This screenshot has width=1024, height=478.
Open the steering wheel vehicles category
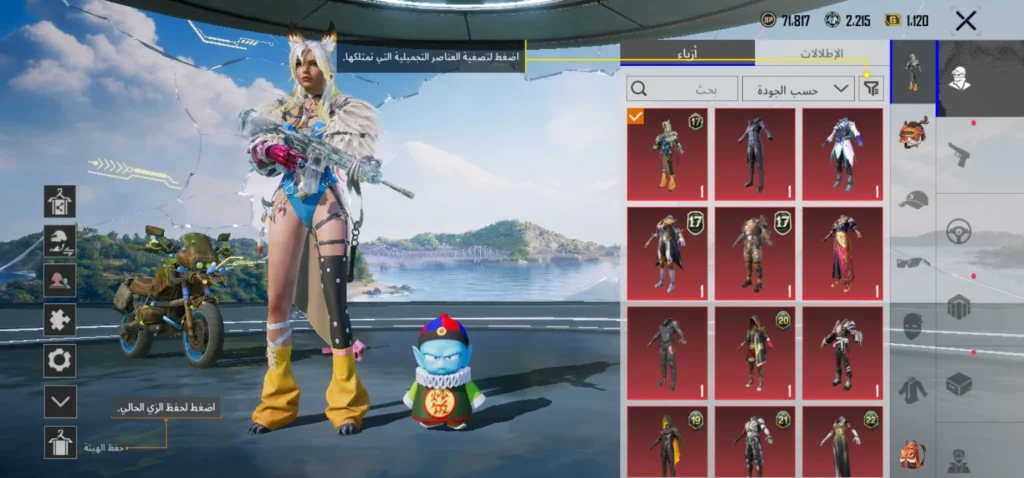click(x=959, y=230)
